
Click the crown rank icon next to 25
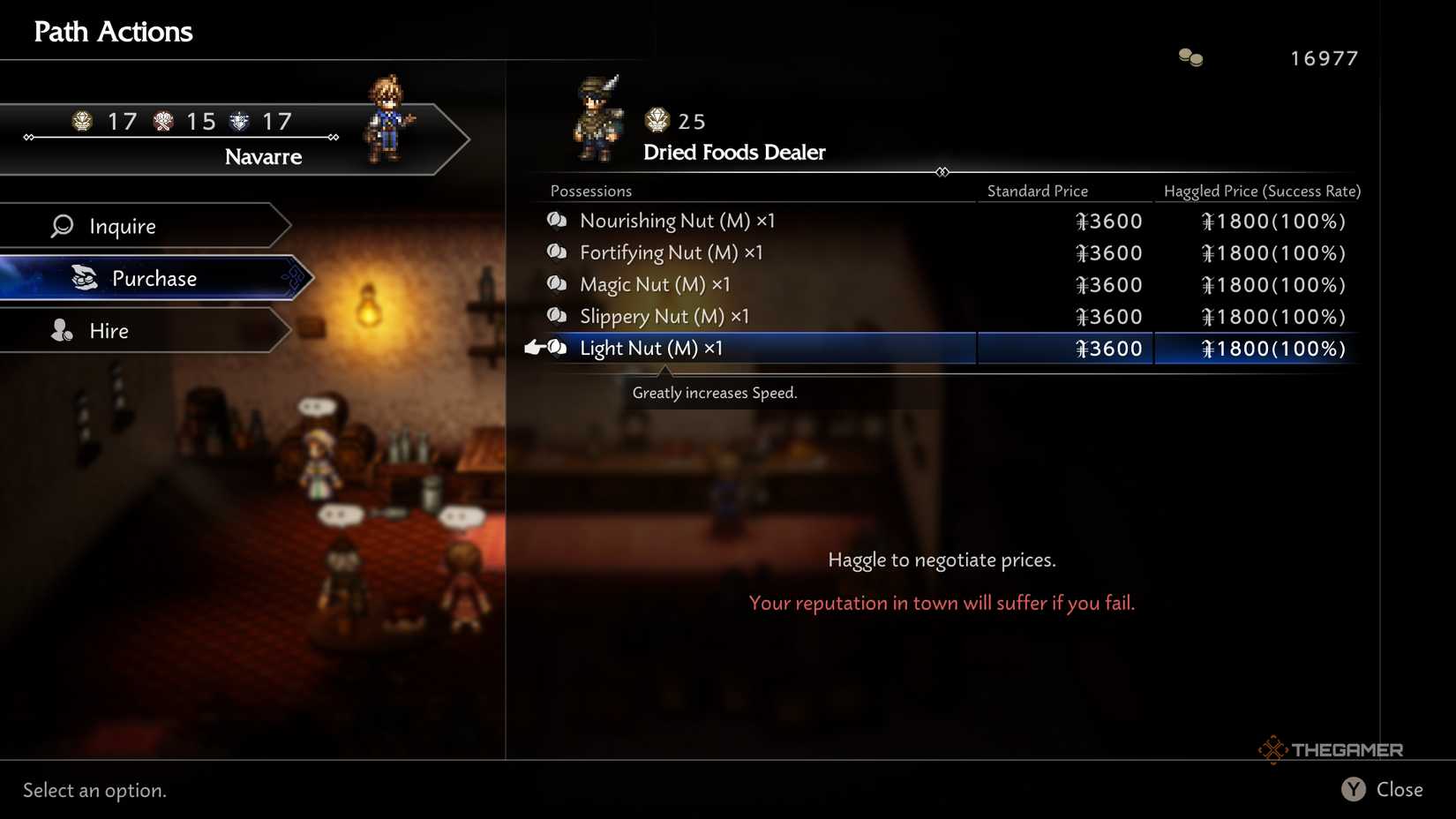655,121
